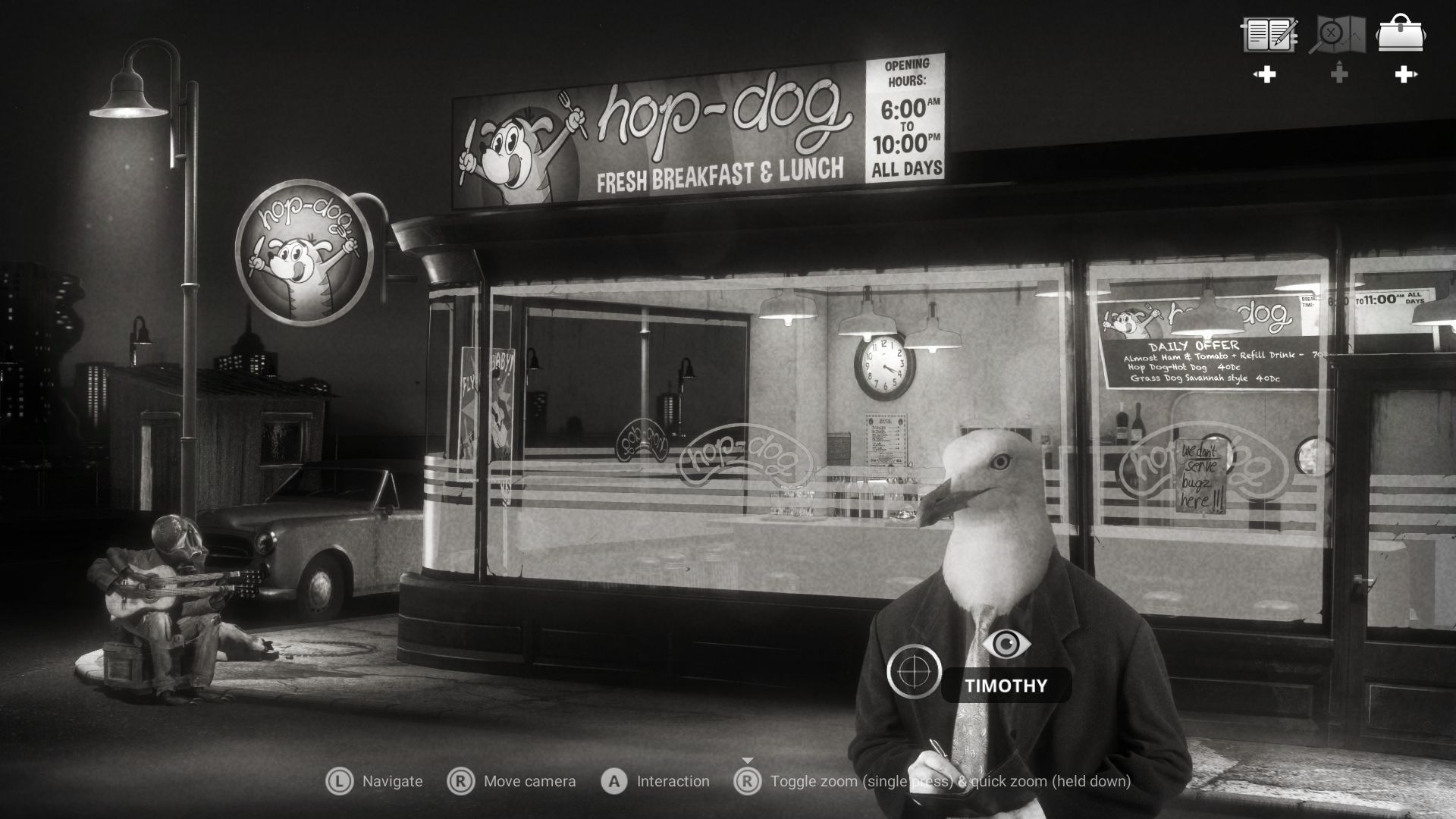
Task: Open the map with magnifier icon
Action: (x=1338, y=35)
